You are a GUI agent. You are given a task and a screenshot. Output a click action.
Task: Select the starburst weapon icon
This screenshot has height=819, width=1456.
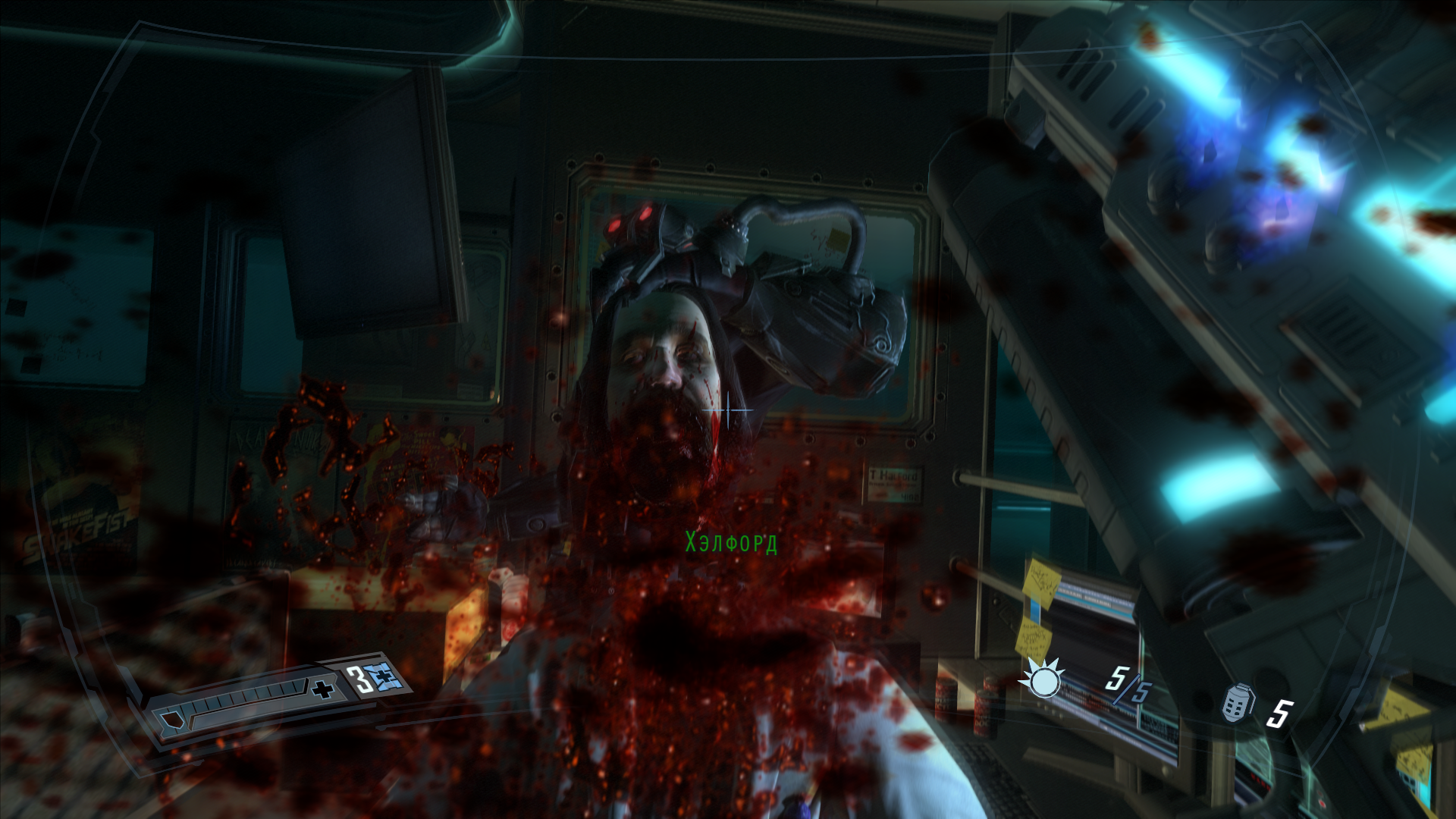pos(1043,679)
